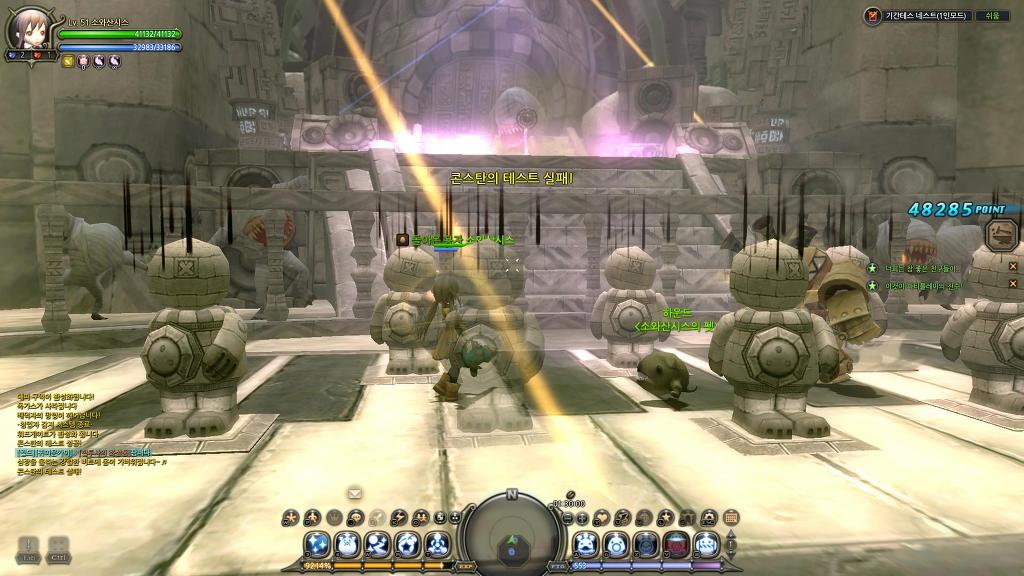This screenshot has width=1024, height=576.
Task: Use the red dark skill slot
Action: pyautogui.click(x=677, y=545)
